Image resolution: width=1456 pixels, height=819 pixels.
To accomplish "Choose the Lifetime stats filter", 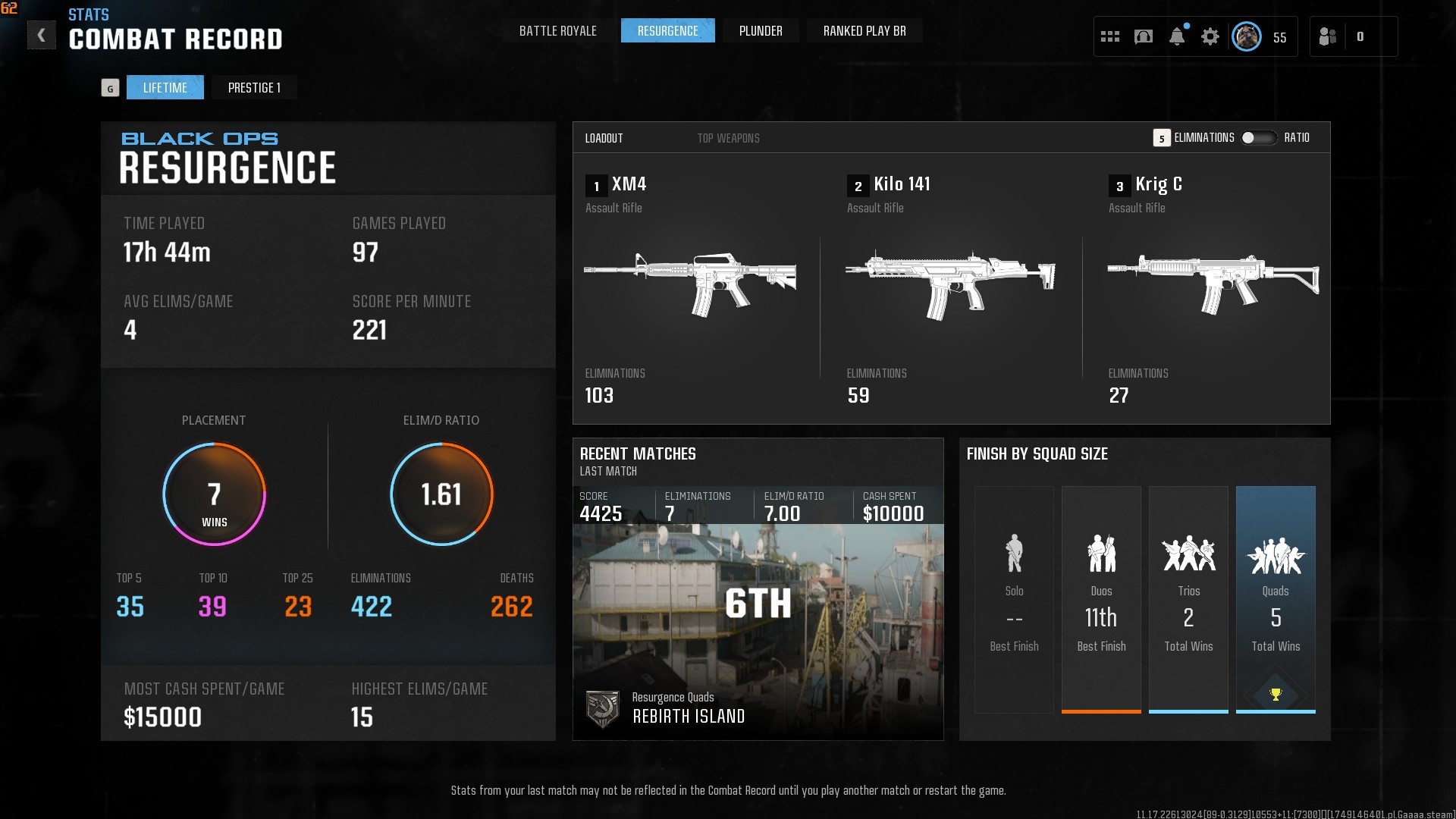I will [x=165, y=88].
